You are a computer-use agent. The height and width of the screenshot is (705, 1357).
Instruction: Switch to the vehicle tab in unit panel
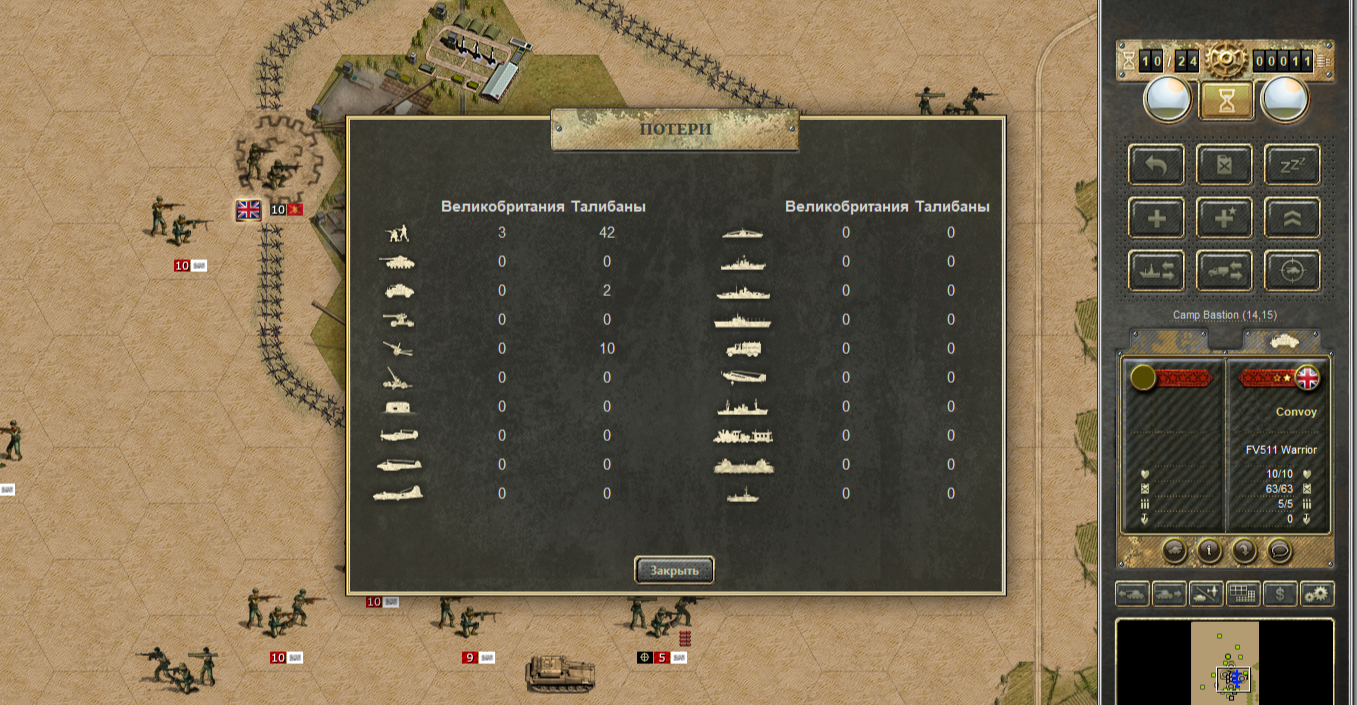pyautogui.click(x=1283, y=340)
